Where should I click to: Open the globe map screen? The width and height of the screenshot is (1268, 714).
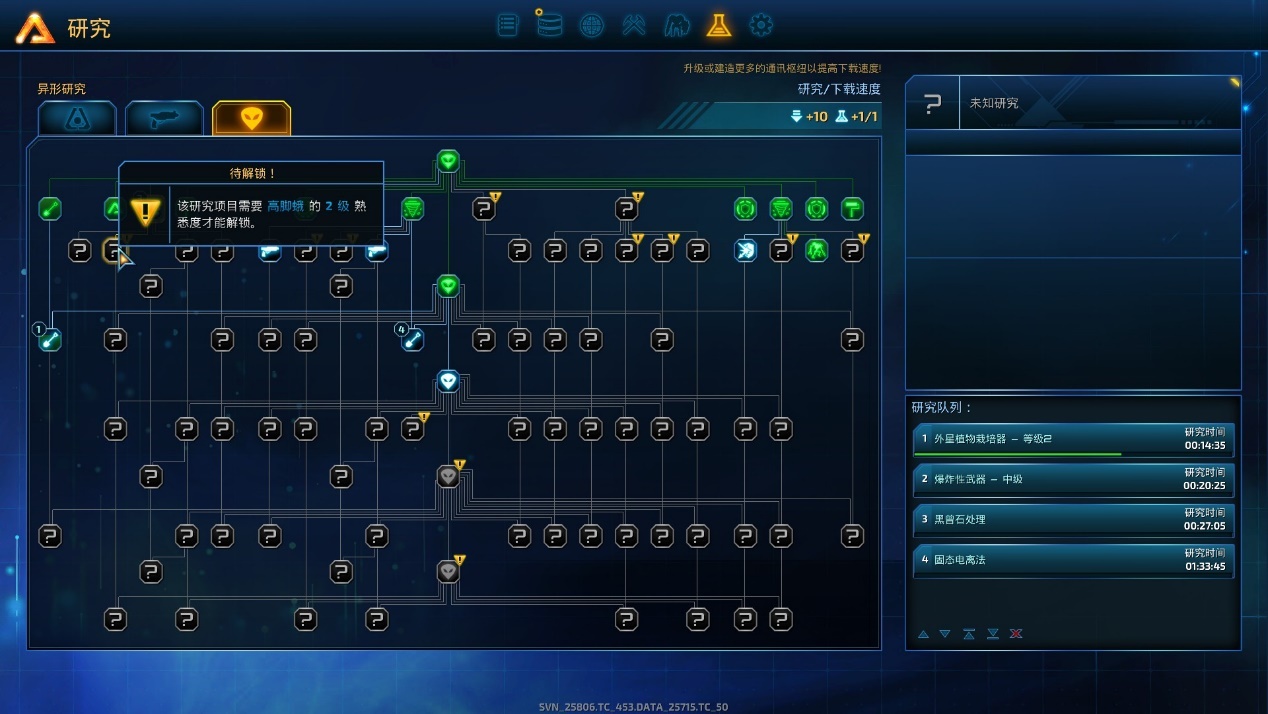coord(591,25)
